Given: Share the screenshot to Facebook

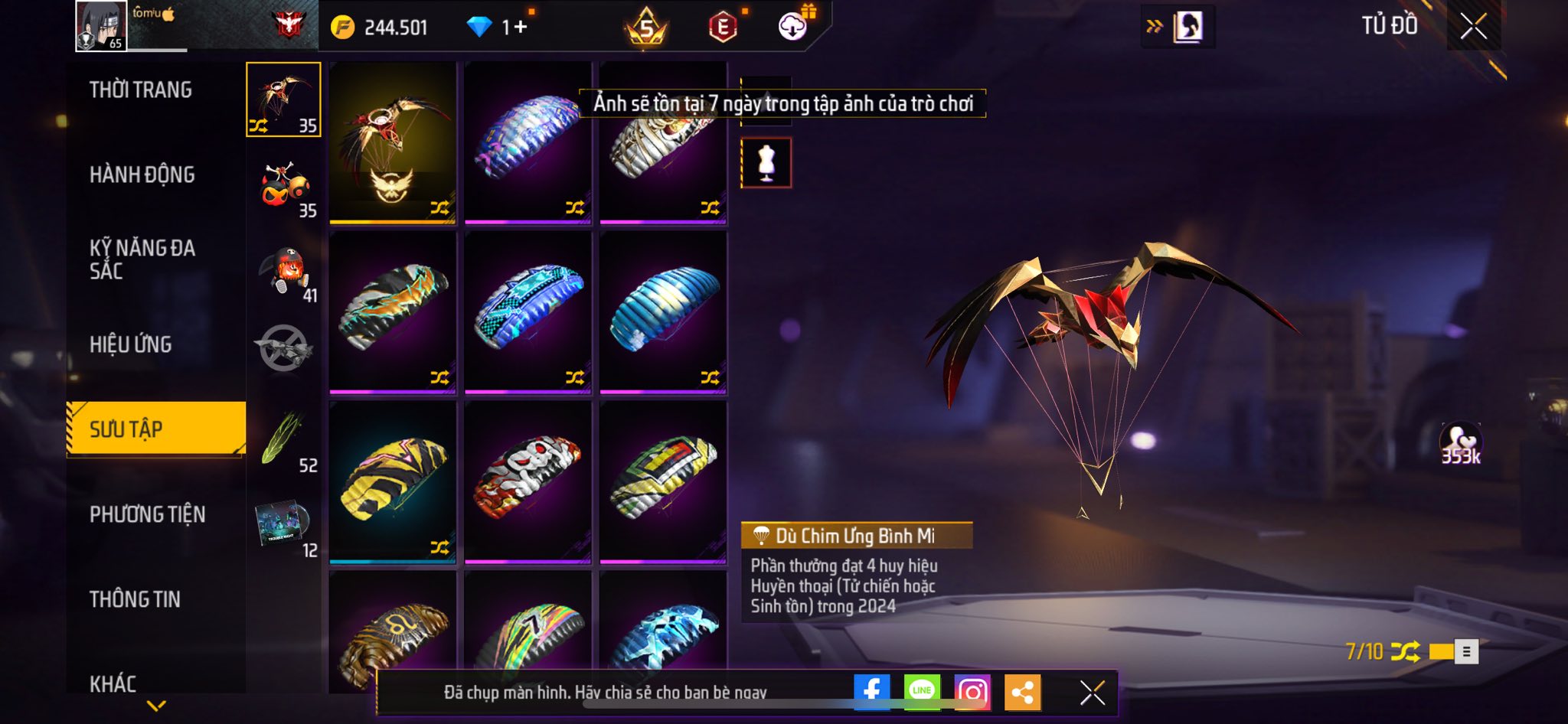Looking at the screenshot, I should (872, 692).
